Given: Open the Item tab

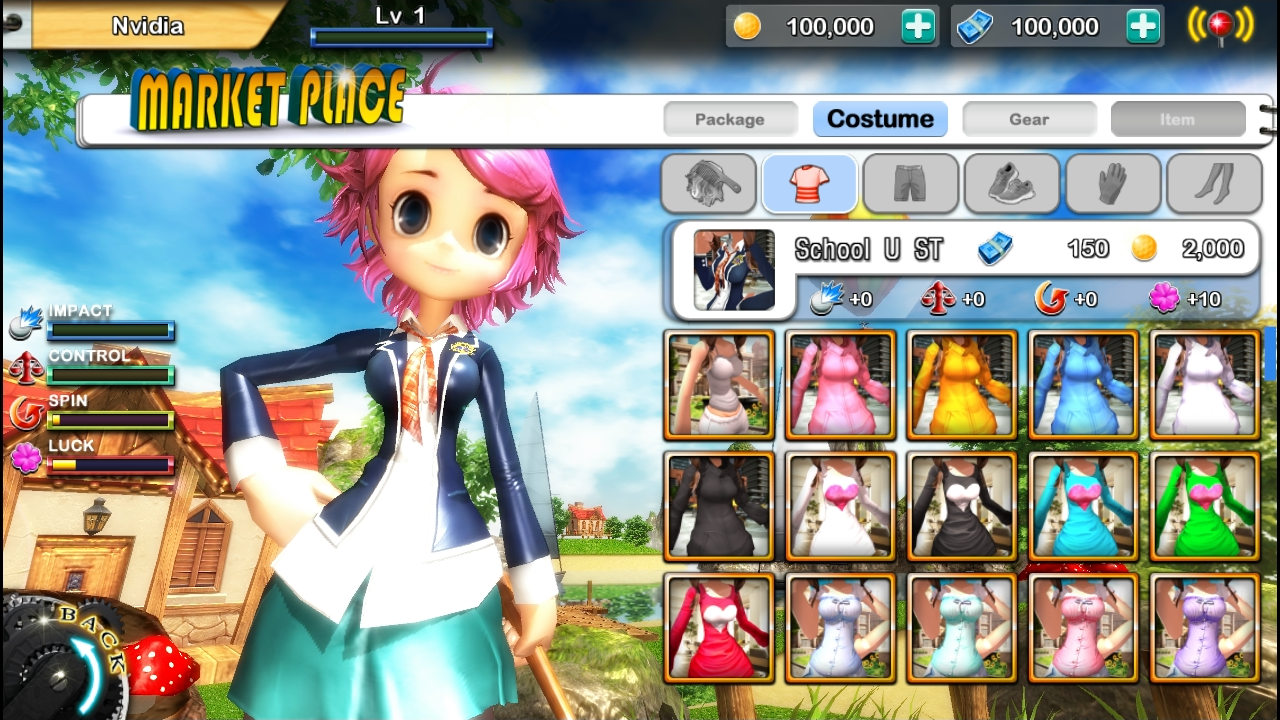Looking at the screenshot, I should (x=1177, y=118).
